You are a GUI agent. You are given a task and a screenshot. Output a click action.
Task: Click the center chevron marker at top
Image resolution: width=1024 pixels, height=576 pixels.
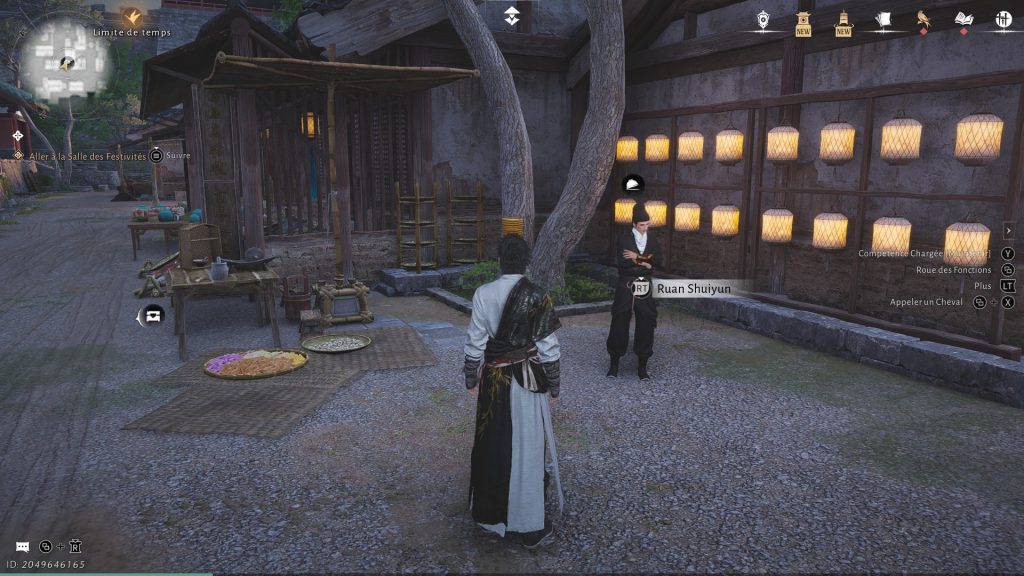[x=511, y=14]
